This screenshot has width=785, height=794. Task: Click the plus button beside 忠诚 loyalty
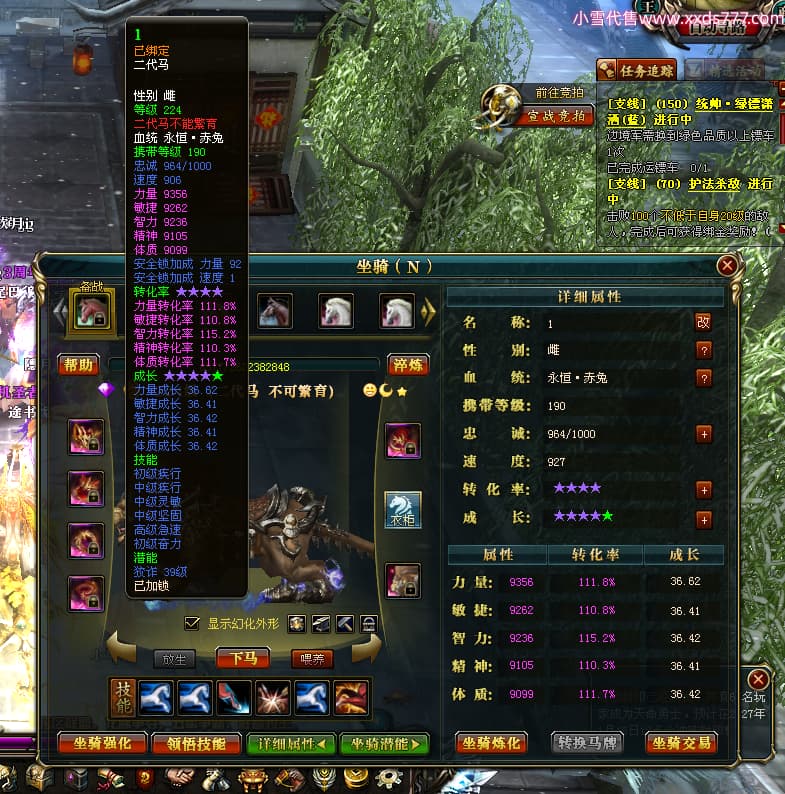pyautogui.click(x=704, y=434)
